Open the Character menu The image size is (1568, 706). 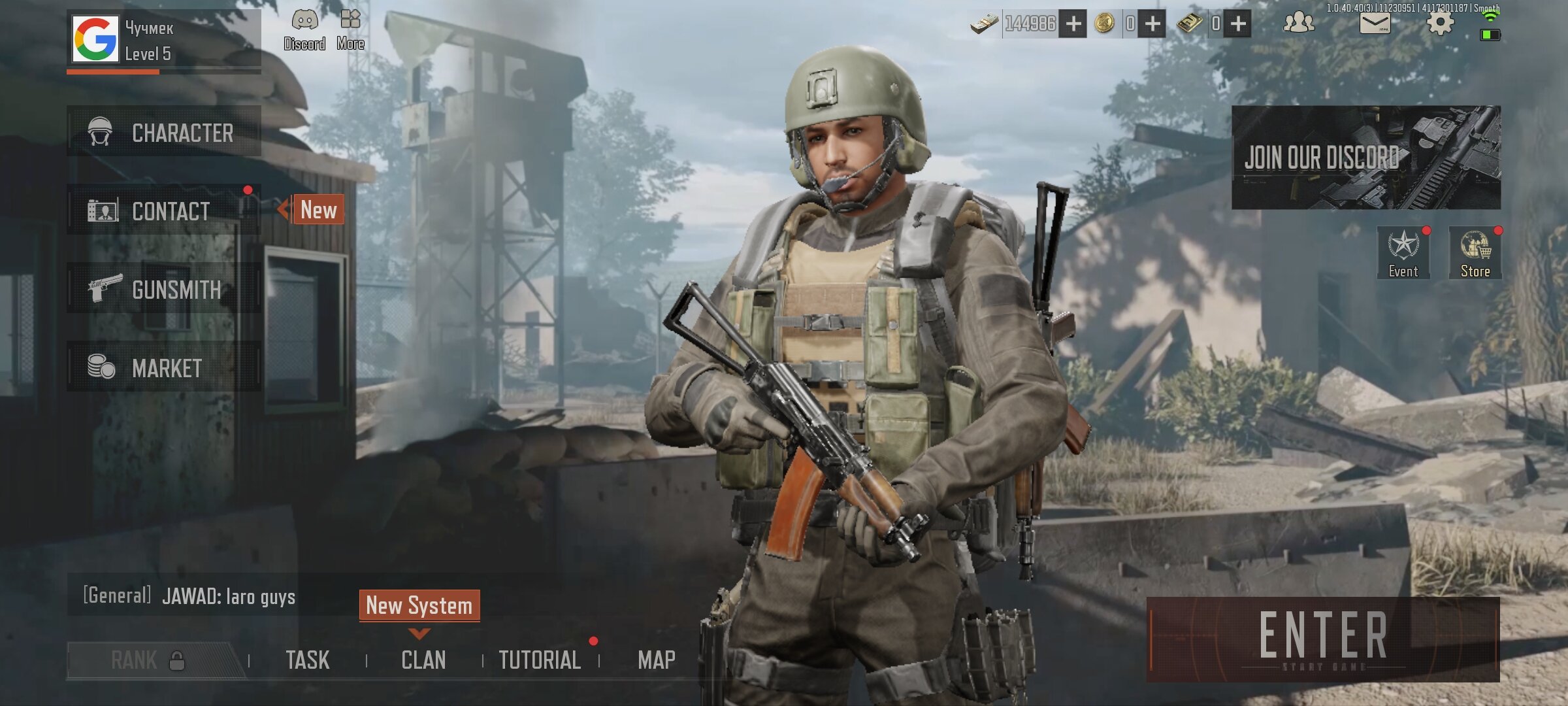pyautogui.click(x=163, y=133)
